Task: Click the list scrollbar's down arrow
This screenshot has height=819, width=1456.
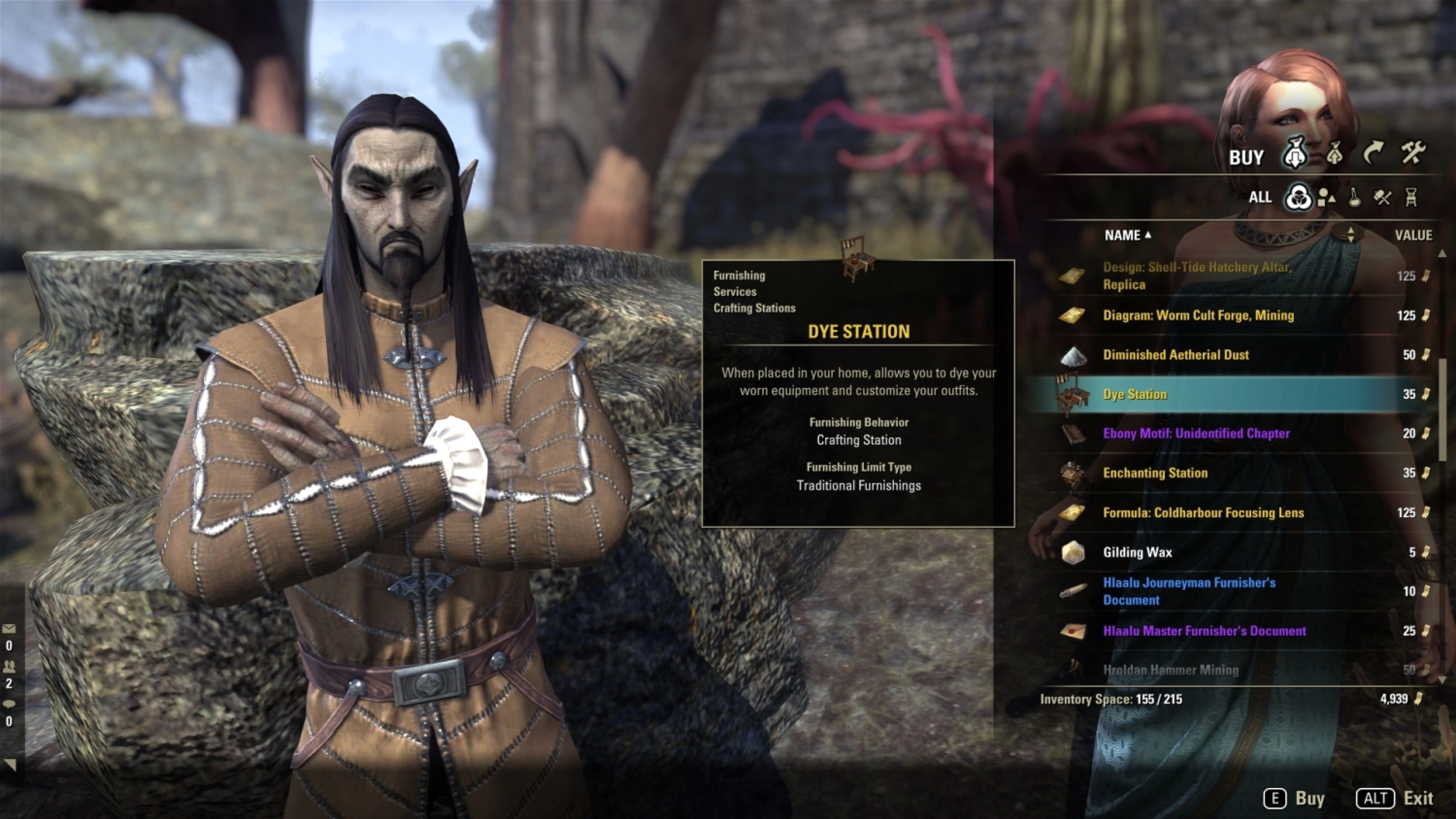Action: (1441, 680)
